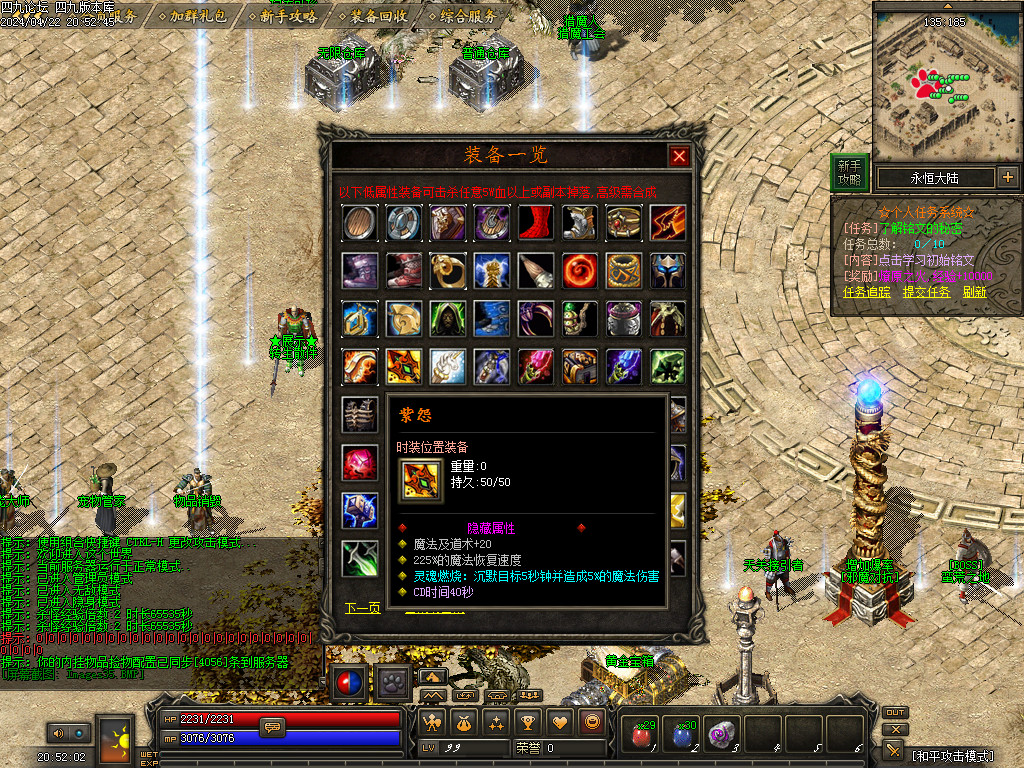1024x768 pixels.
Task: Pick the blue-eyed winged helmet icon
Action: coord(668,271)
